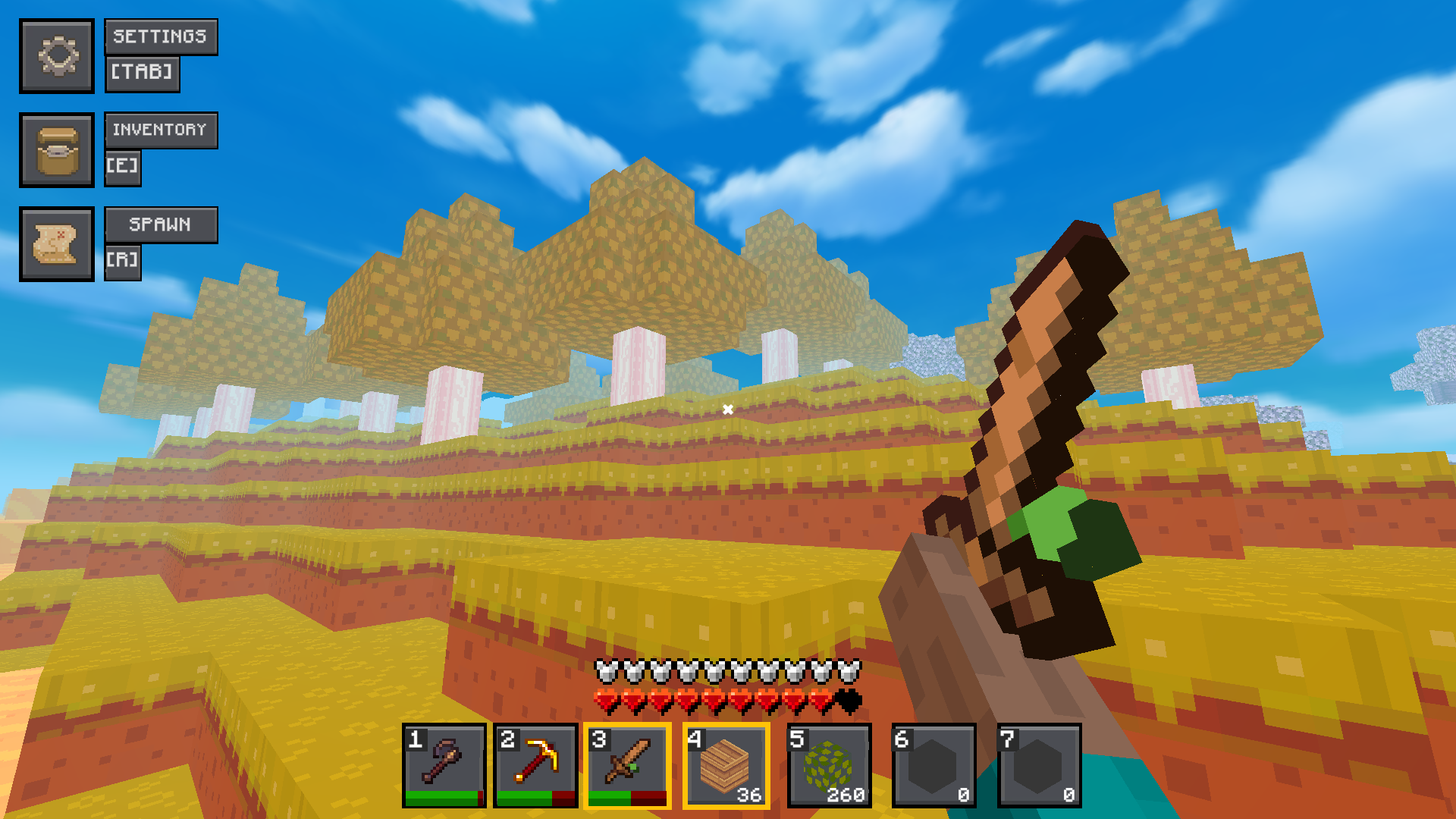Click the SETTINGS label
The width and height of the screenshot is (1456, 819).
coord(161,36)
